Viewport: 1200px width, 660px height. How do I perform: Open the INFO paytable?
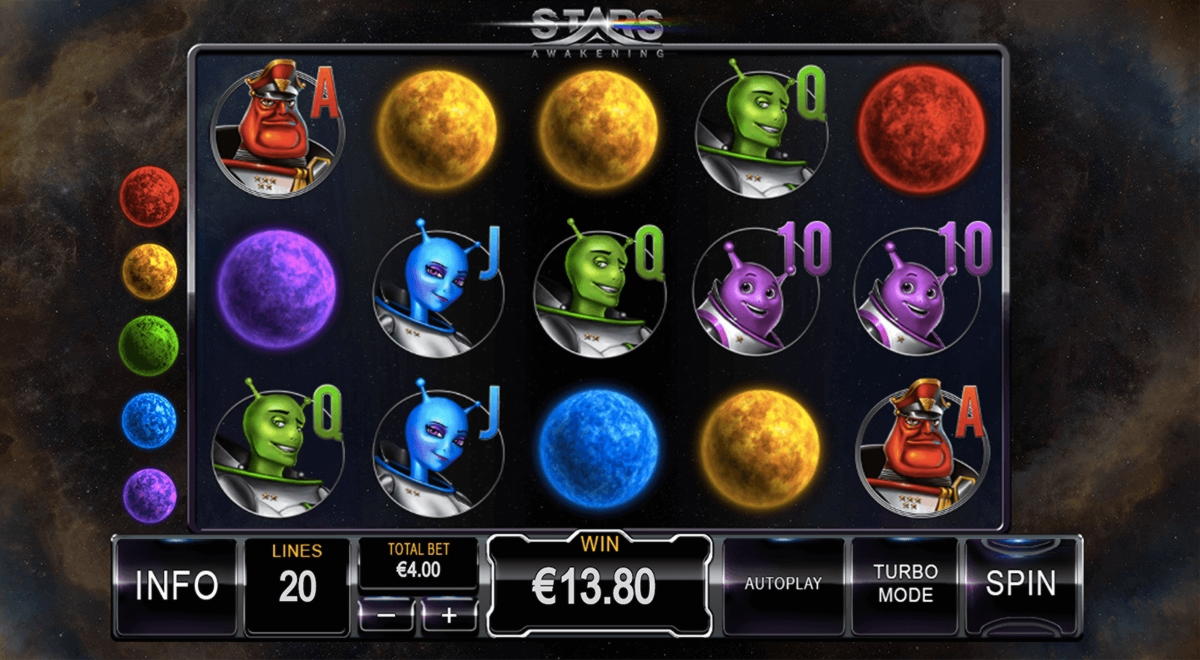point(176,585)
